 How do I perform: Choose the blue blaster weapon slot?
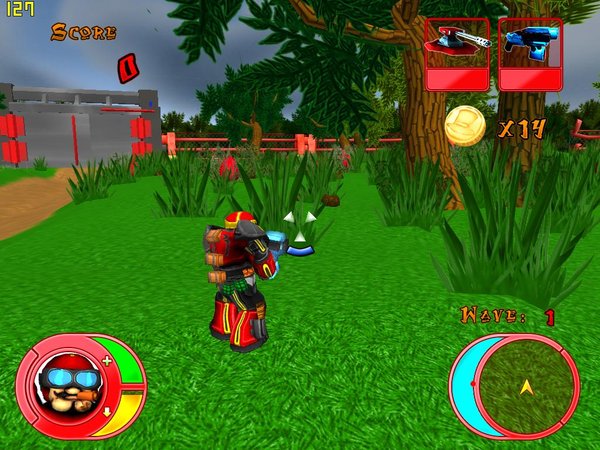click(530, 53)
